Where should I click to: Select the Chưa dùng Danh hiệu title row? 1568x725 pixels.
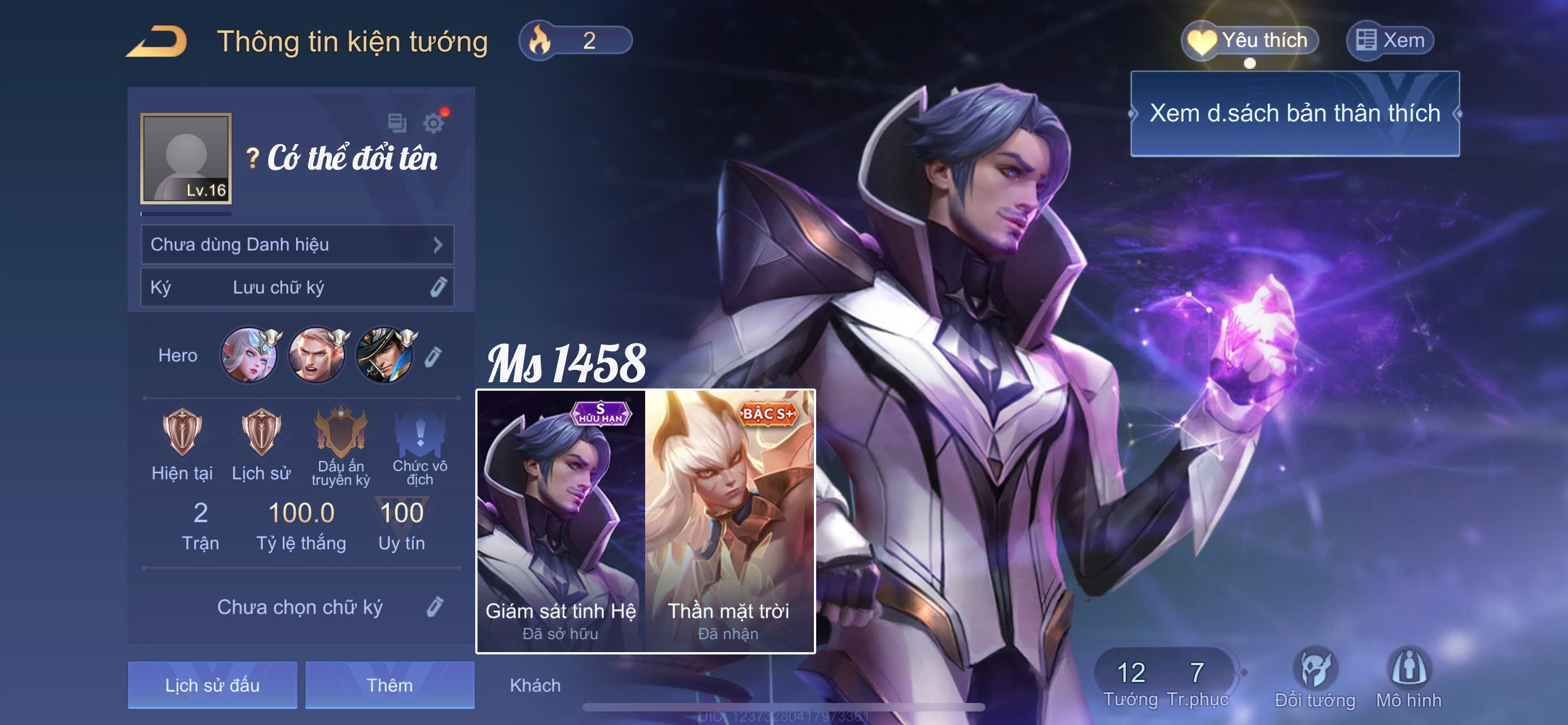coord(297,244)
